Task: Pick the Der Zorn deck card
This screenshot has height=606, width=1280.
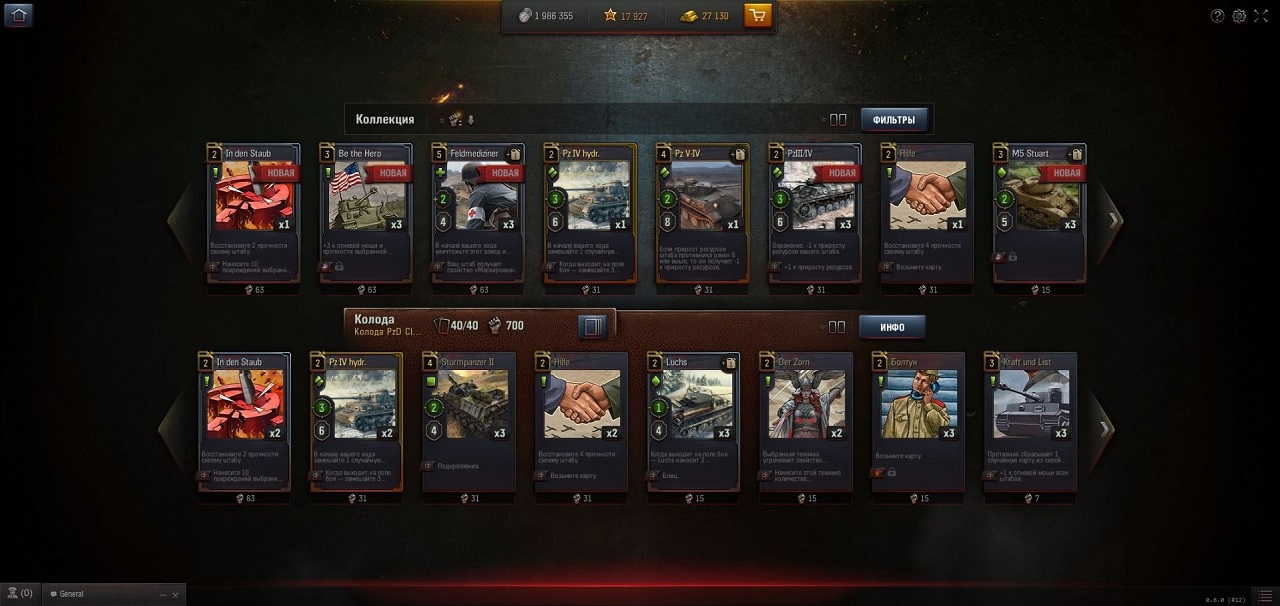Action: coord(805,420)
